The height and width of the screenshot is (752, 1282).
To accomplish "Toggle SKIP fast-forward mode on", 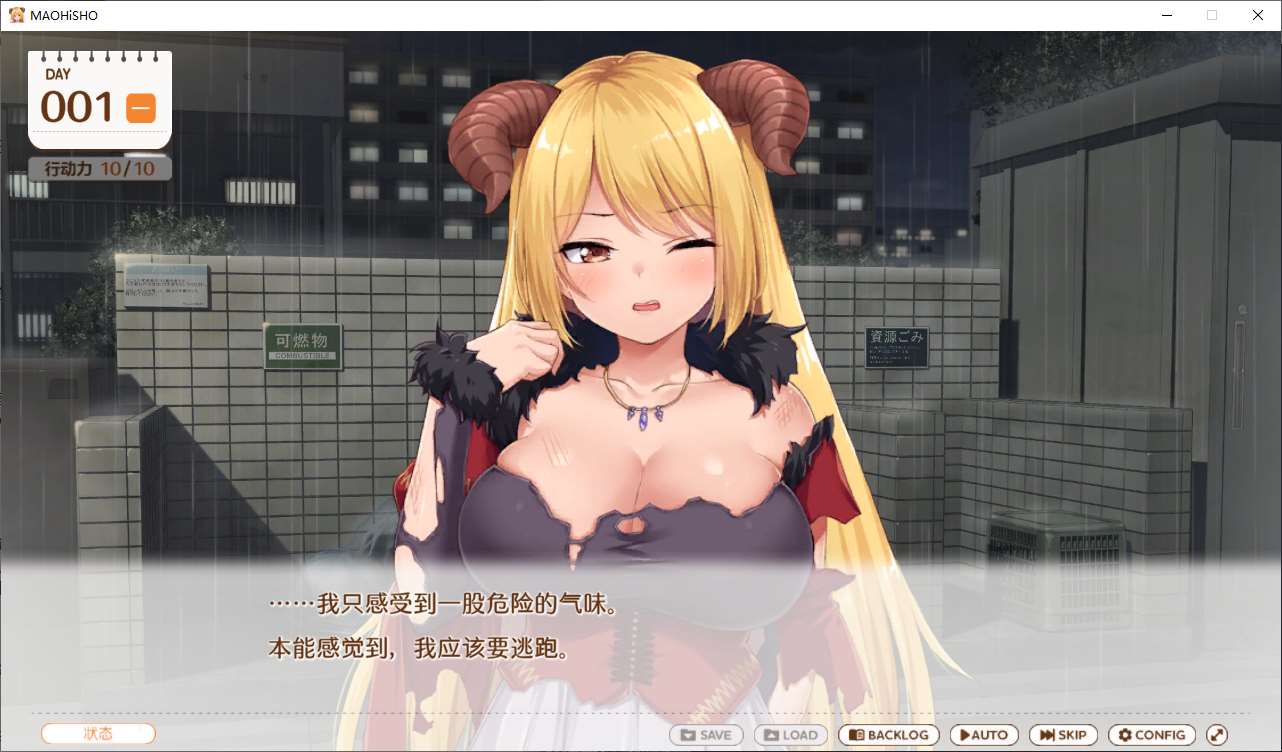I will [1062, 734].
